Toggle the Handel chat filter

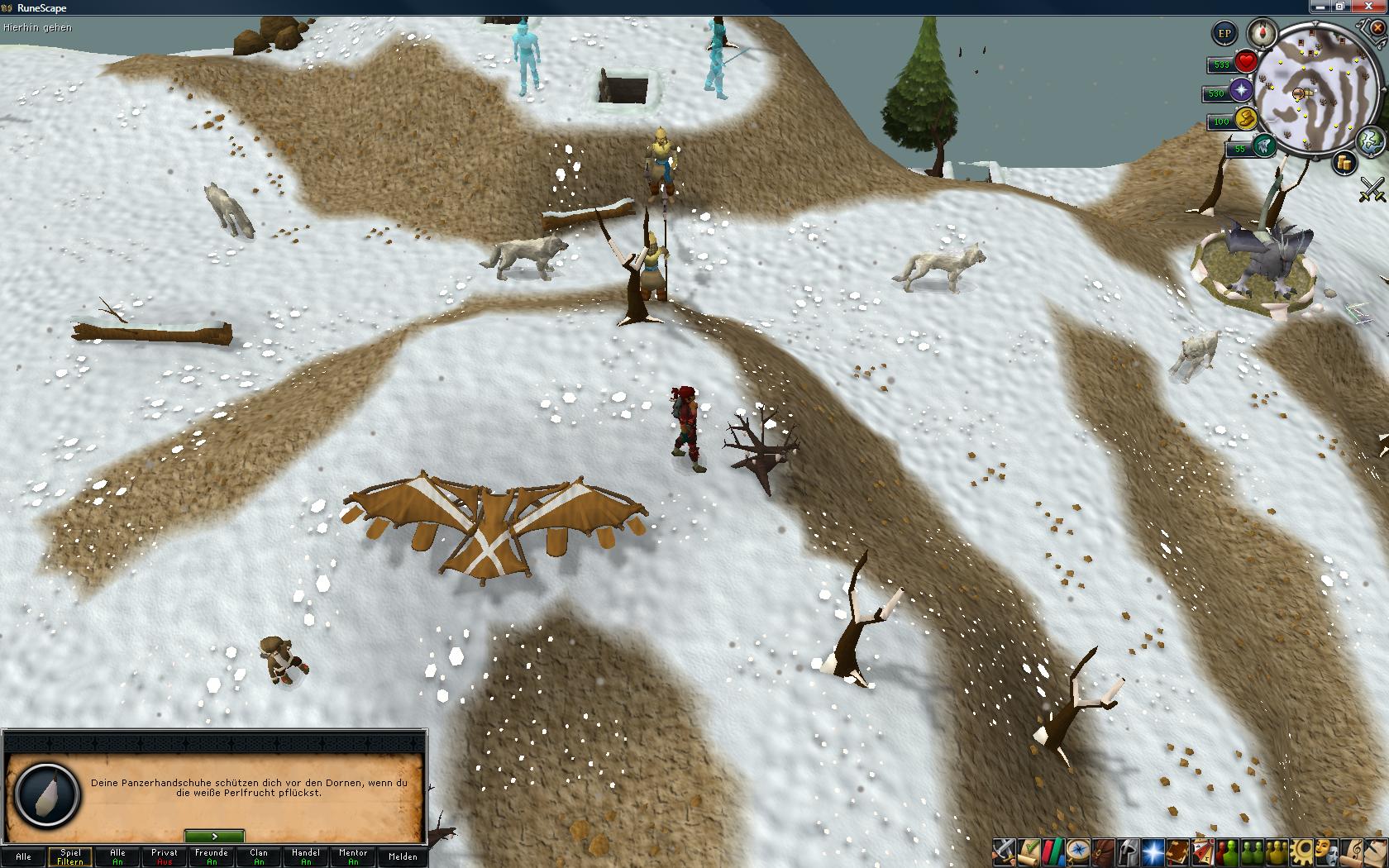(x=306, y=856)
